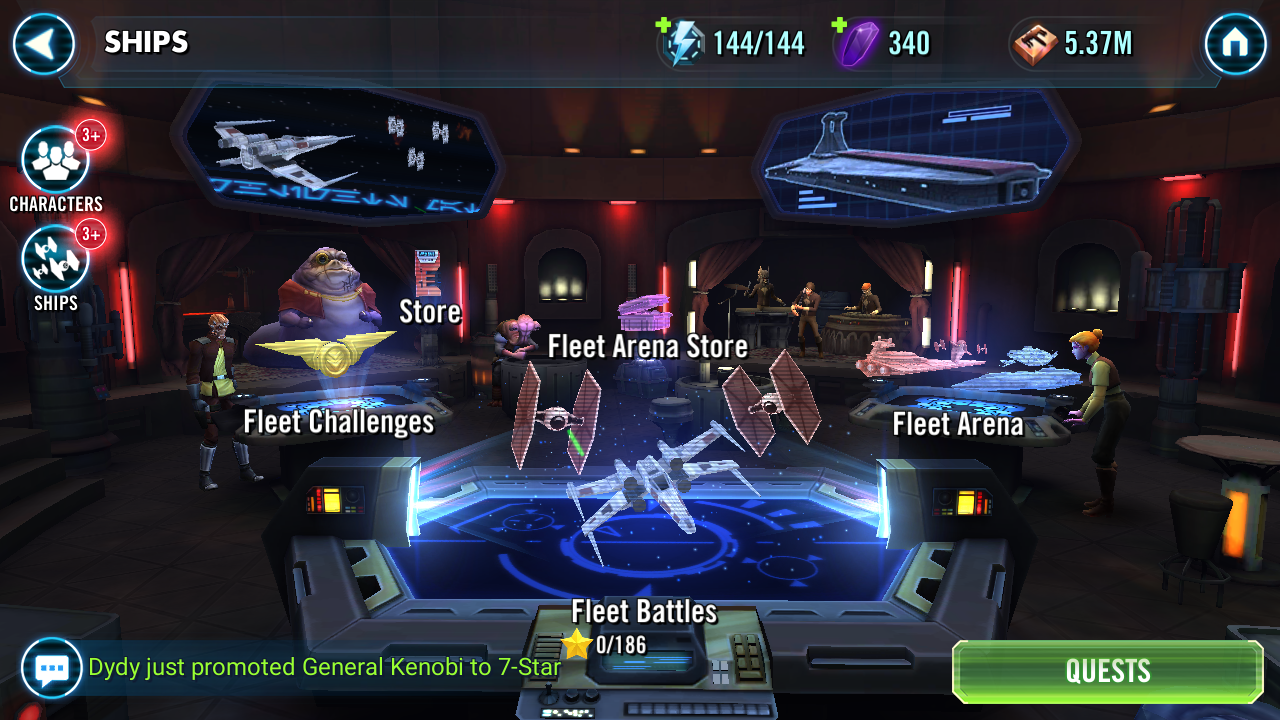Return home using the house icon
1280x720 pixels.
(1237, 45)
